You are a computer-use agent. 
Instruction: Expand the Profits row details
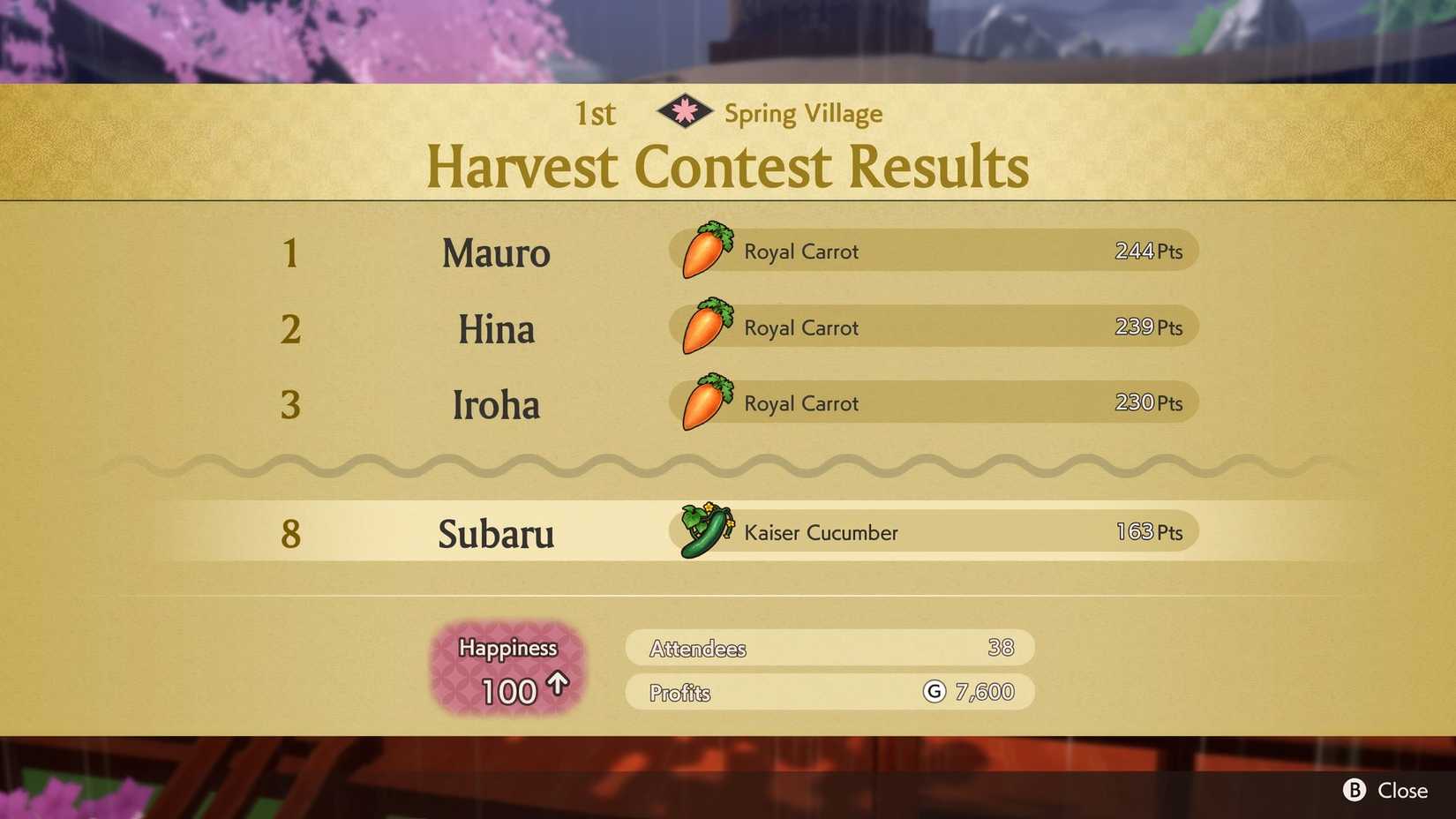(x=829, y=692)
